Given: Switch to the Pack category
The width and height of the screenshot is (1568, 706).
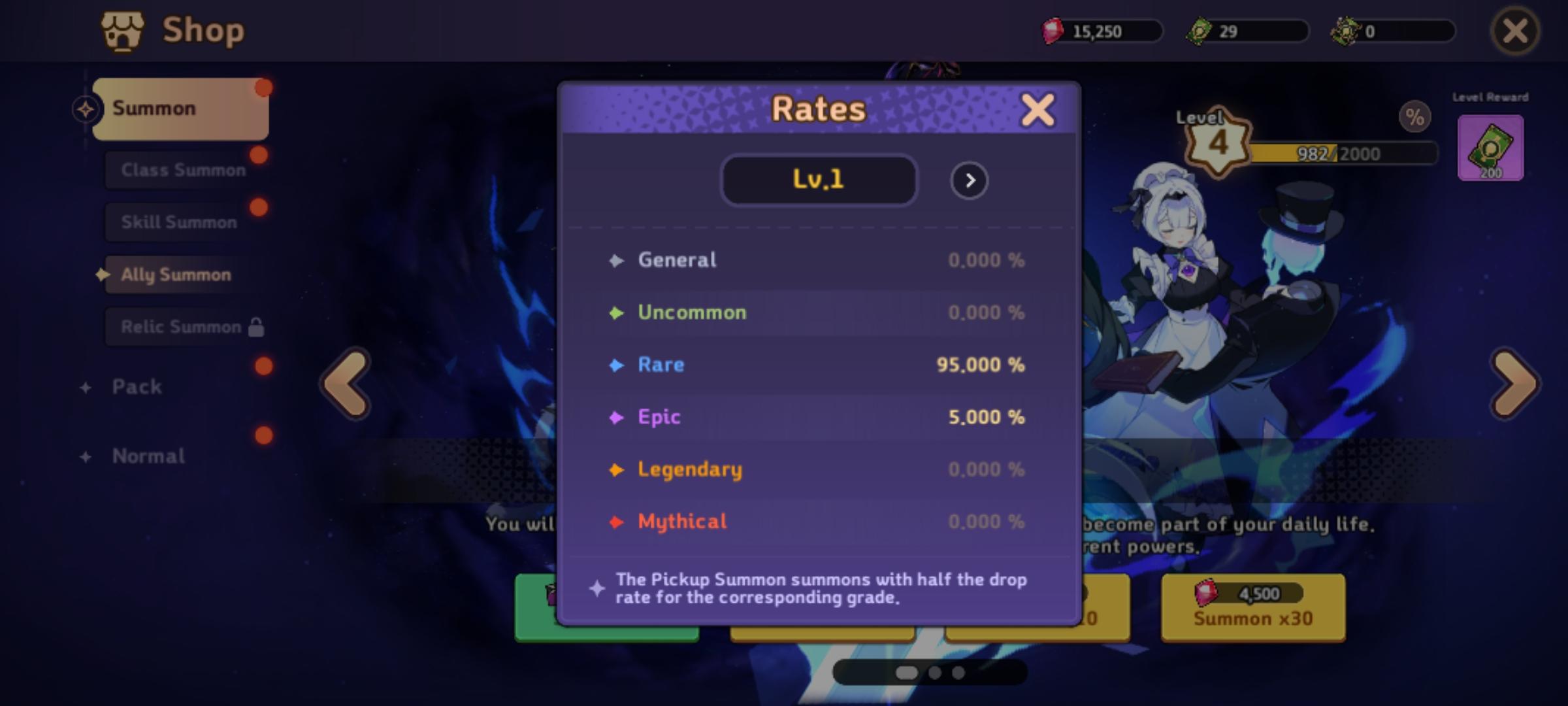Looking at the screenshot, I should (x=136, y=386).
